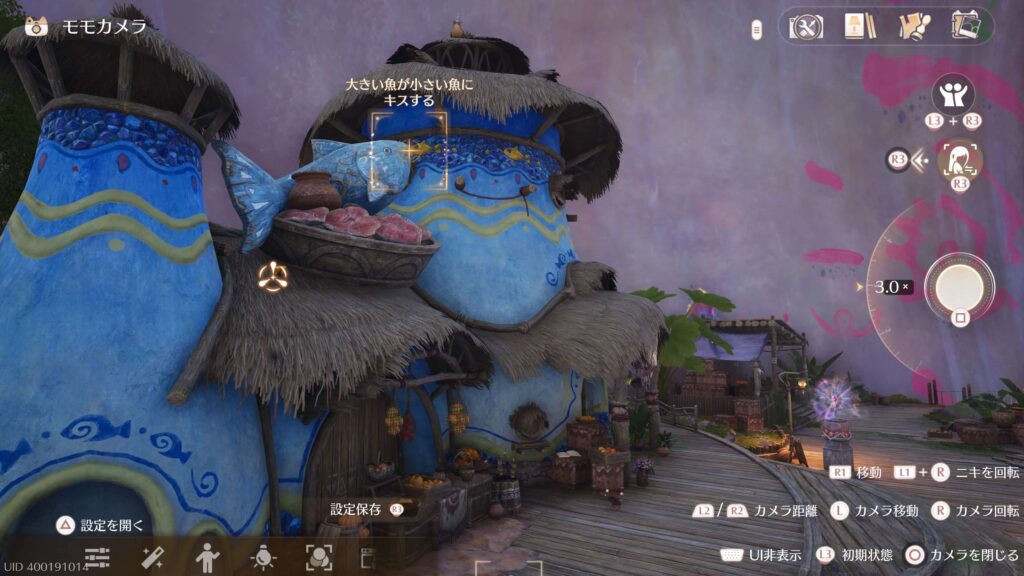Select the focus frame circles icon
The width and height of the screenshot is (1024, 576).
(318, 558)
